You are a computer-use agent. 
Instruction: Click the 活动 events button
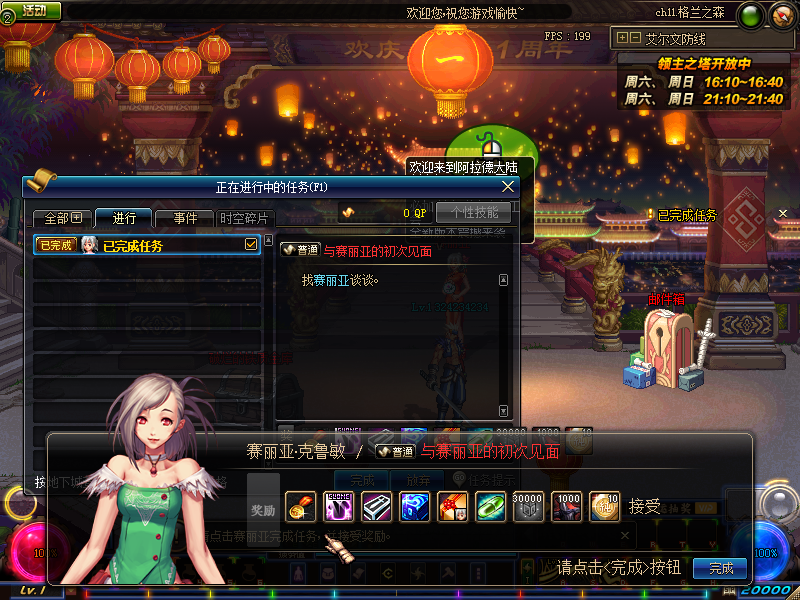click(x=34, y=10)
